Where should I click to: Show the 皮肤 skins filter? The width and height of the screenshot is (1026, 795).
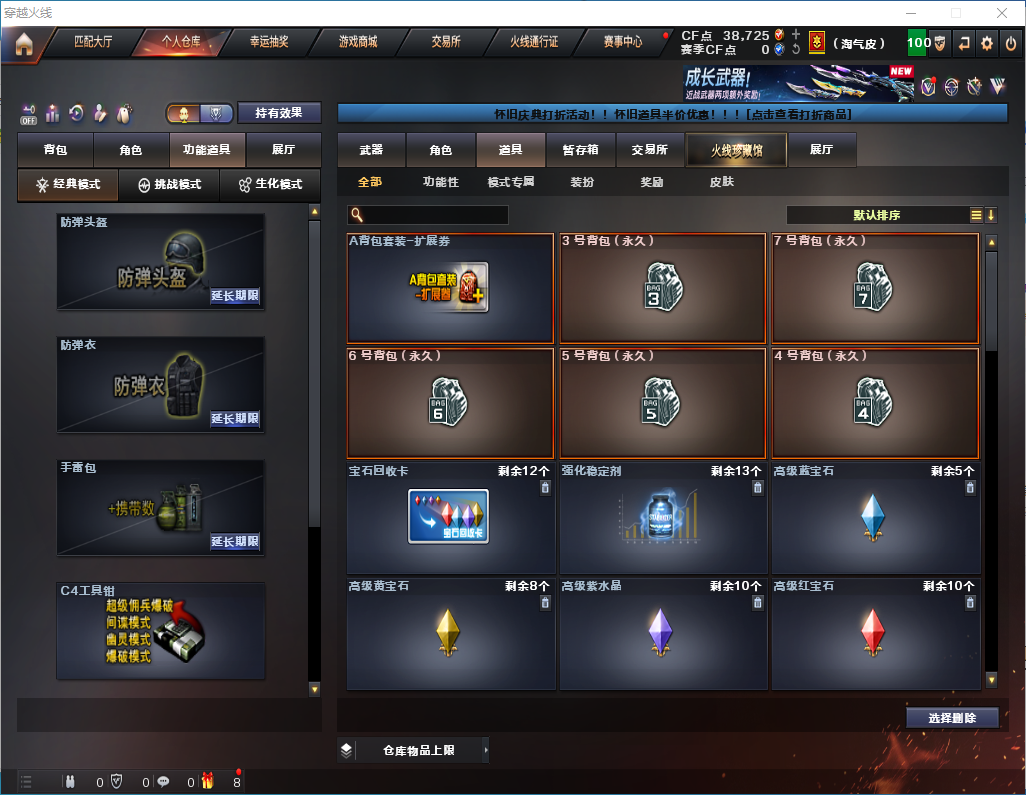point(721,182)
